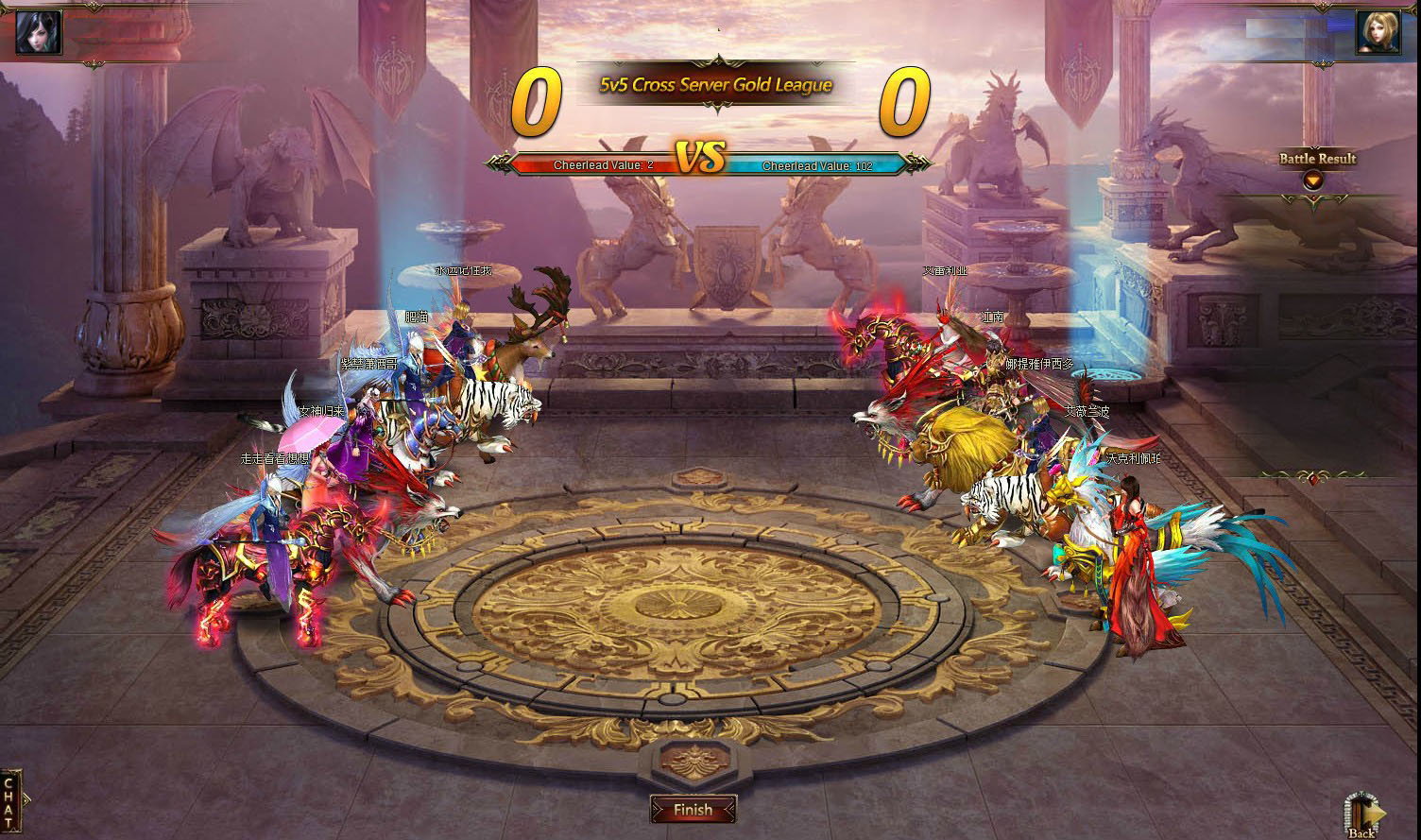
Task: Click the Finish button
Action: (x=693, y=810)
